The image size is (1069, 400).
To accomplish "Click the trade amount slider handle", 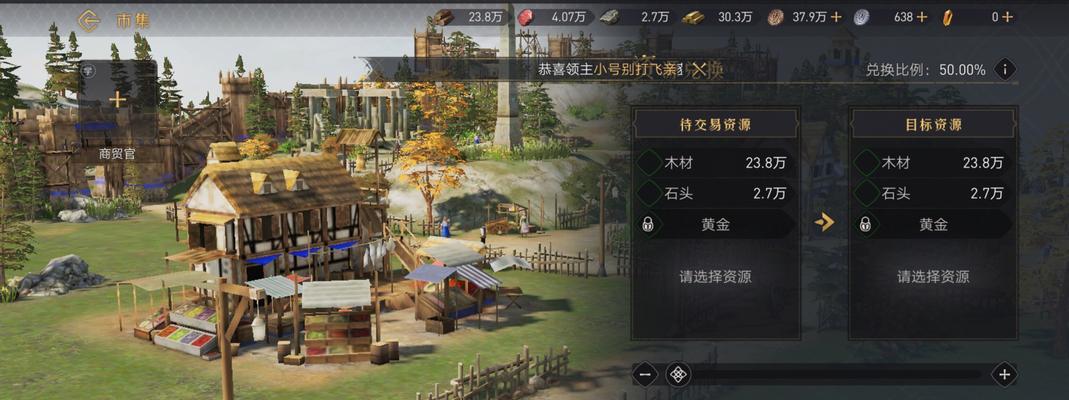I will 679,375.
